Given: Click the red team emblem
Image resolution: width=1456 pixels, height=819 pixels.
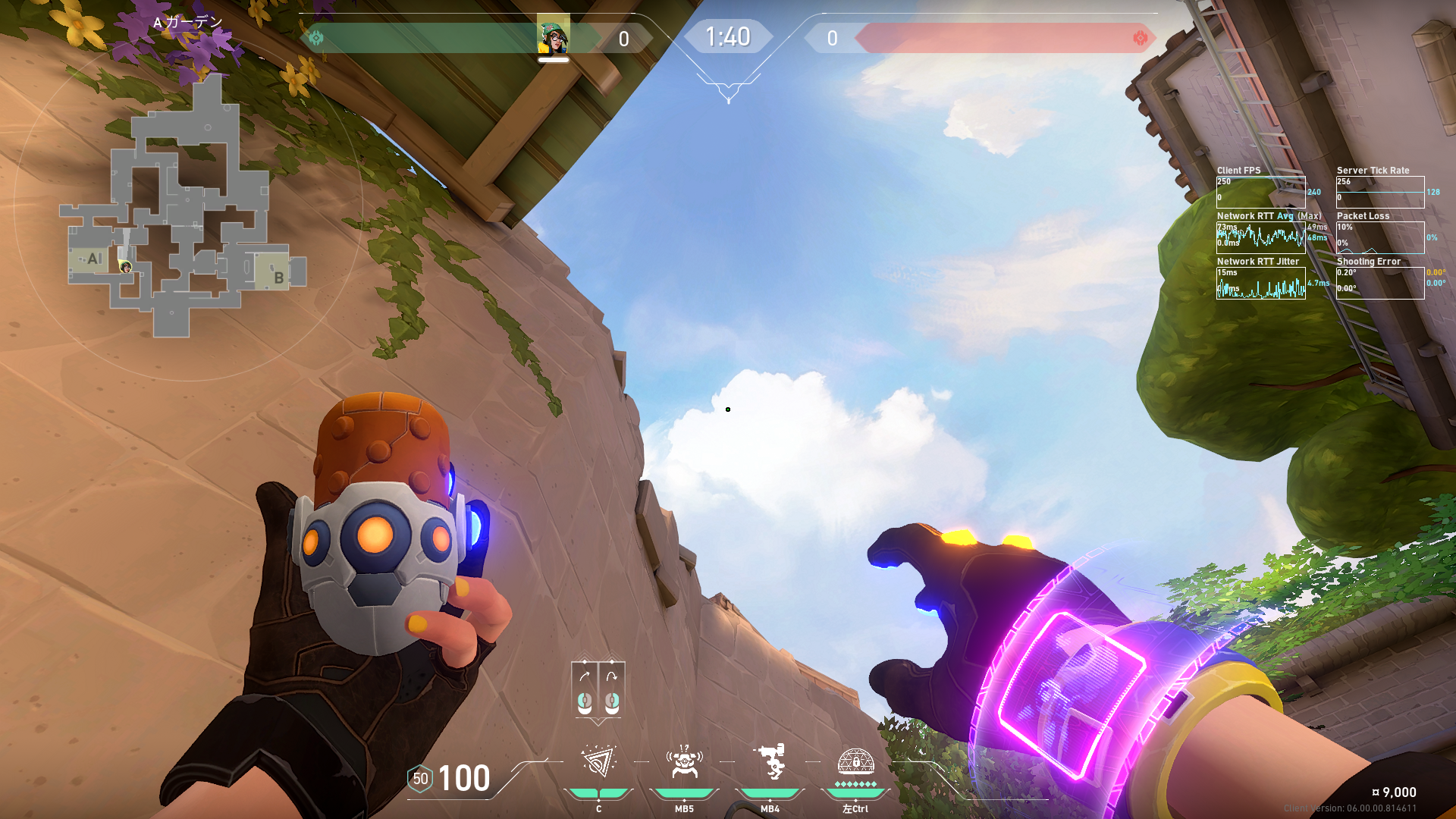Looking at the screenshot, I should click(x=1140, y=38).
